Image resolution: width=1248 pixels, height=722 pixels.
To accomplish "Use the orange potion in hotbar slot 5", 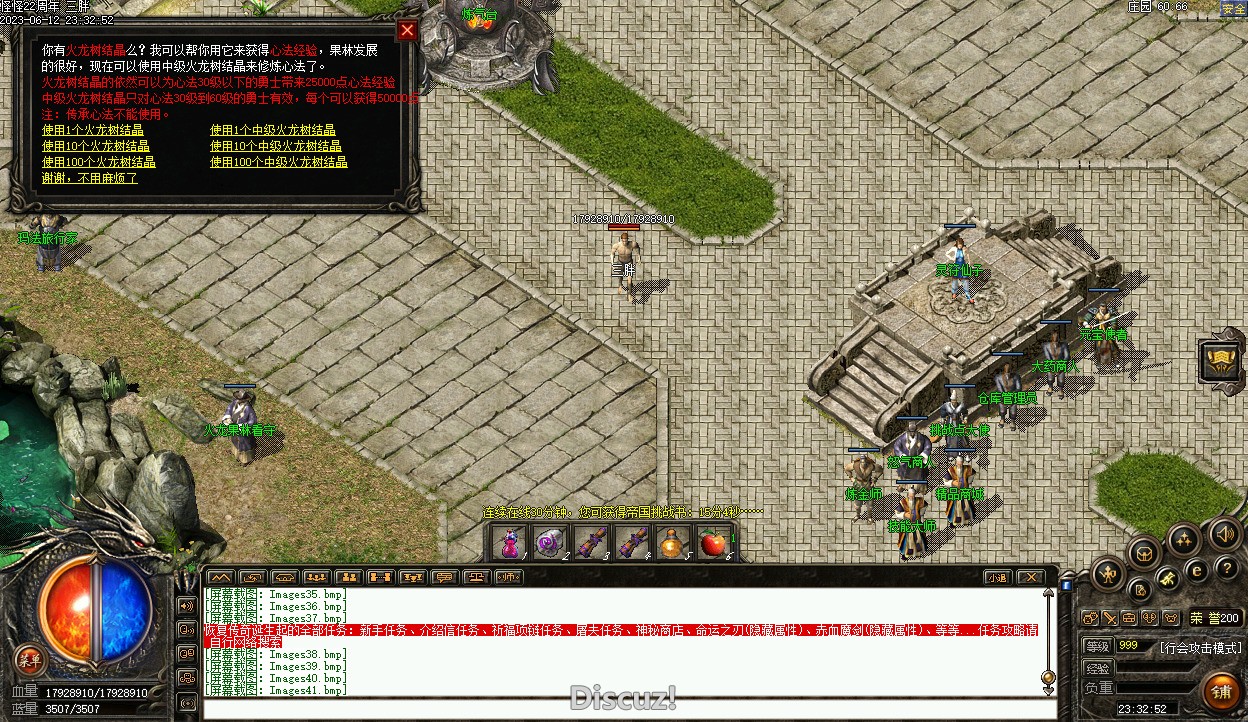I will point(671,543).
